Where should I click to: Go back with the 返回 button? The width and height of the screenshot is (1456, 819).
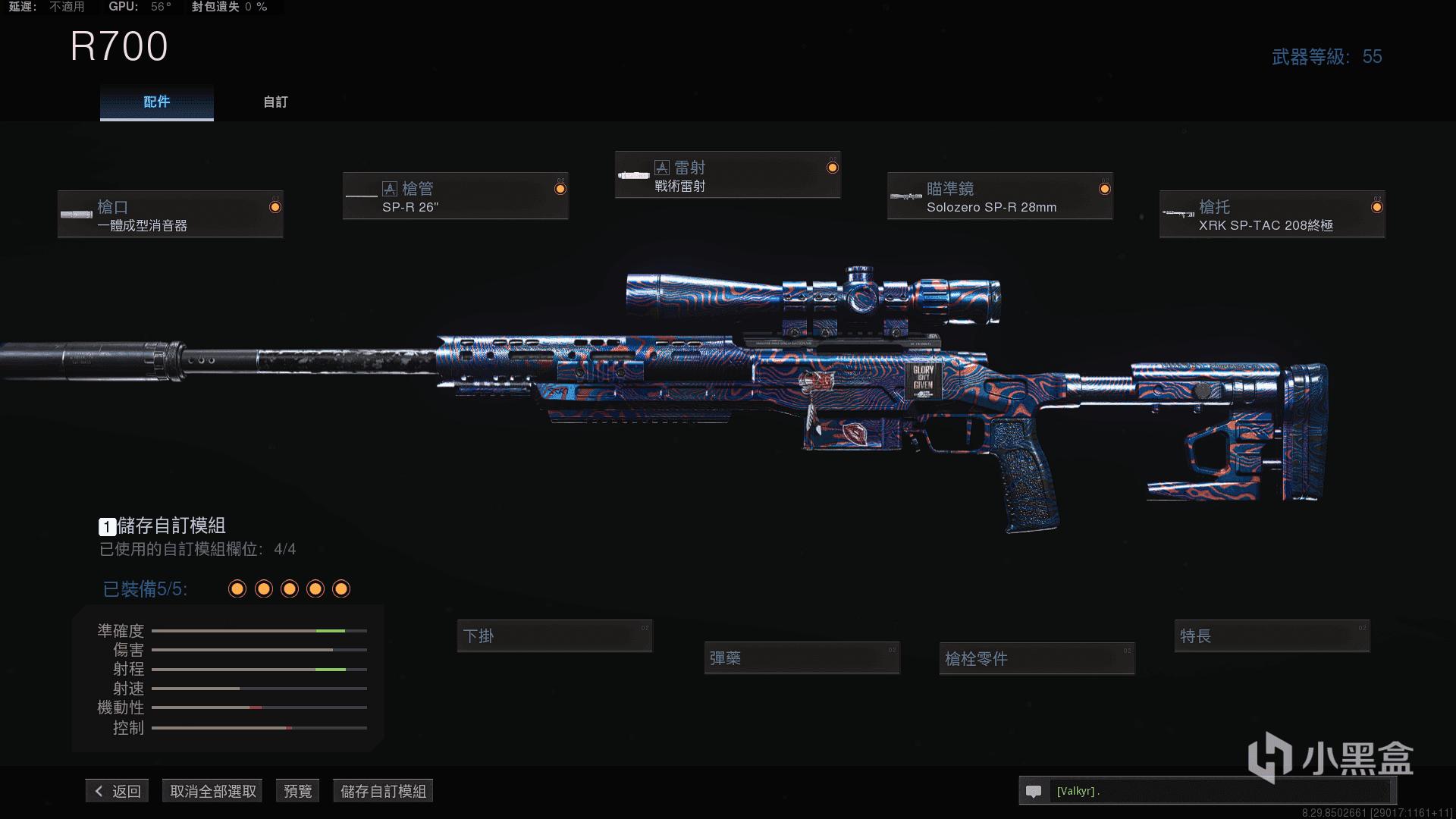118,791
